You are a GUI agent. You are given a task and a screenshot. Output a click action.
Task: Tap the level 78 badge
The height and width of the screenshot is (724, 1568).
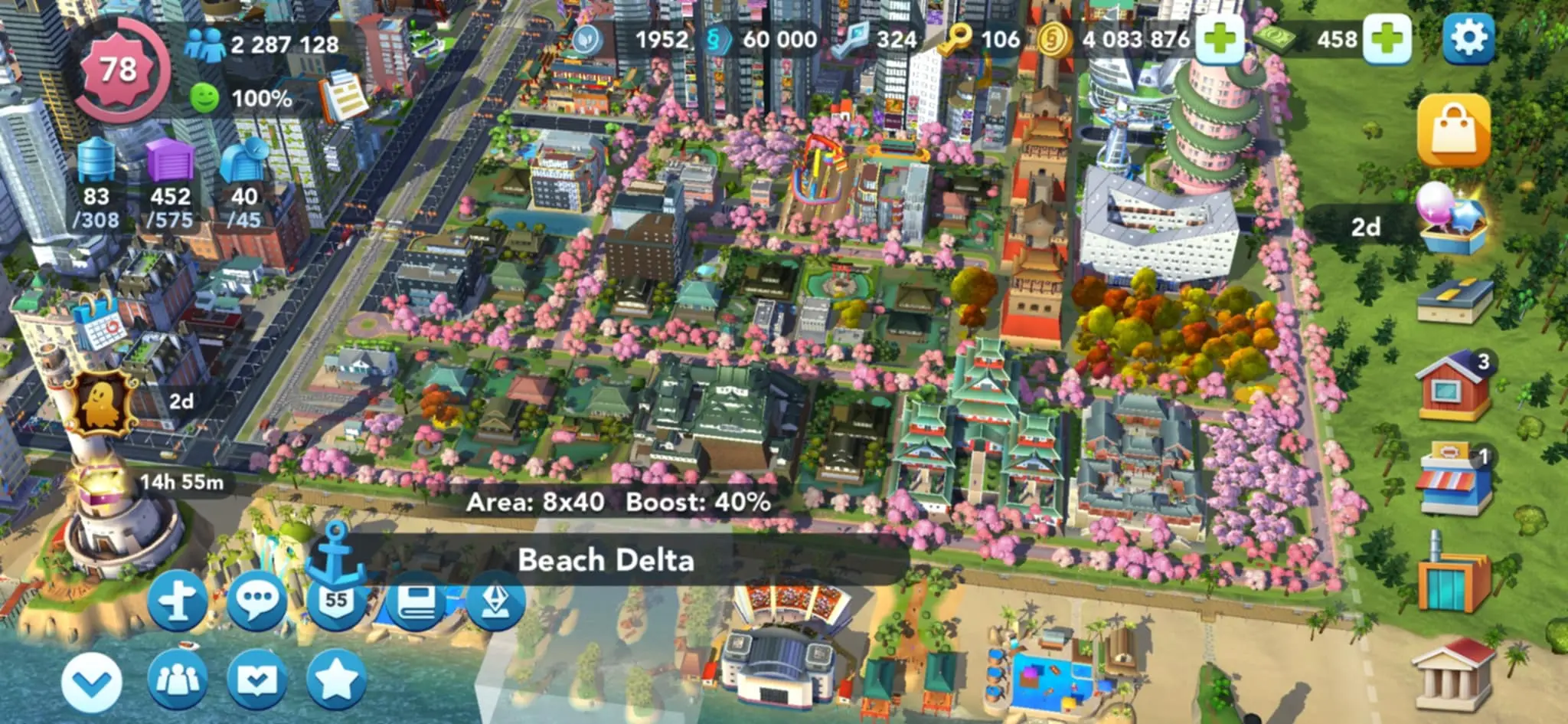tap(119, 70)
